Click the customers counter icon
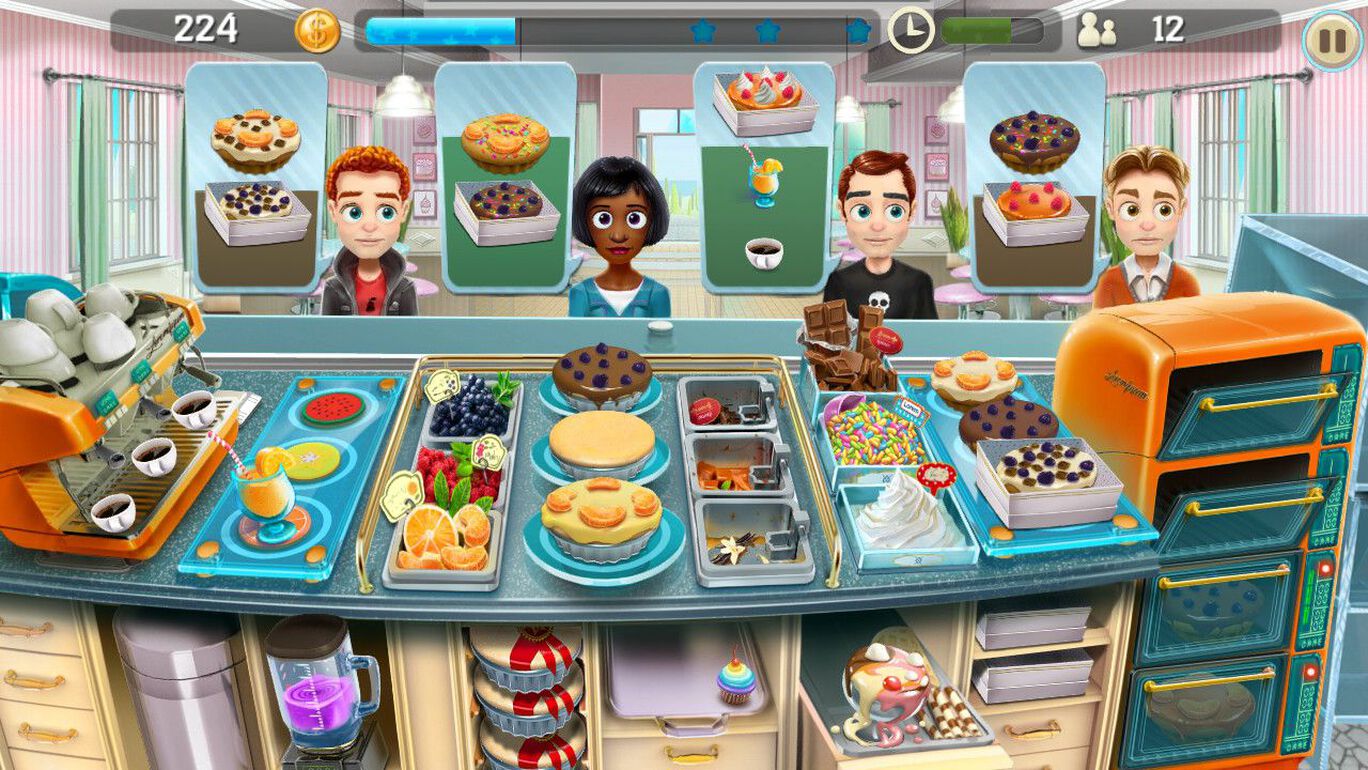1368x770 pixels. (1095, 31)
